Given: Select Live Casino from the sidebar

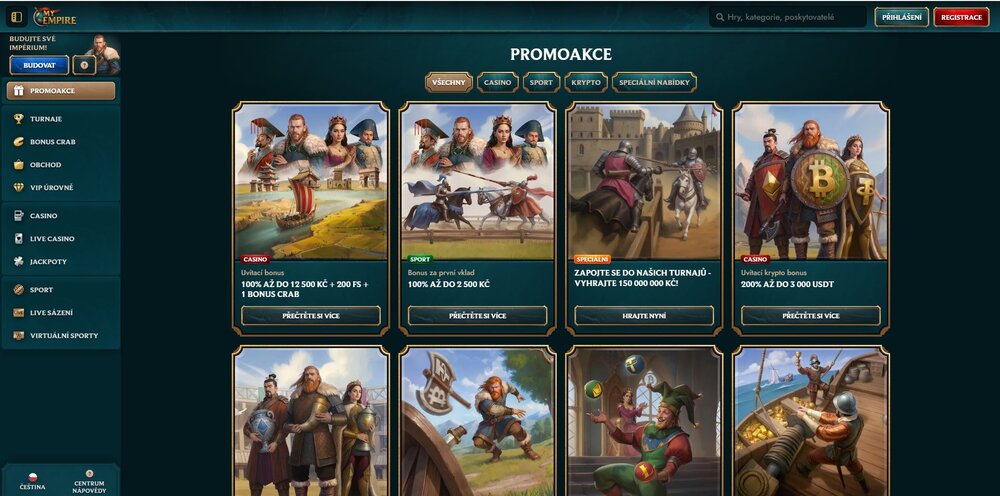Looking at the screenshot, I should (52, 238).
